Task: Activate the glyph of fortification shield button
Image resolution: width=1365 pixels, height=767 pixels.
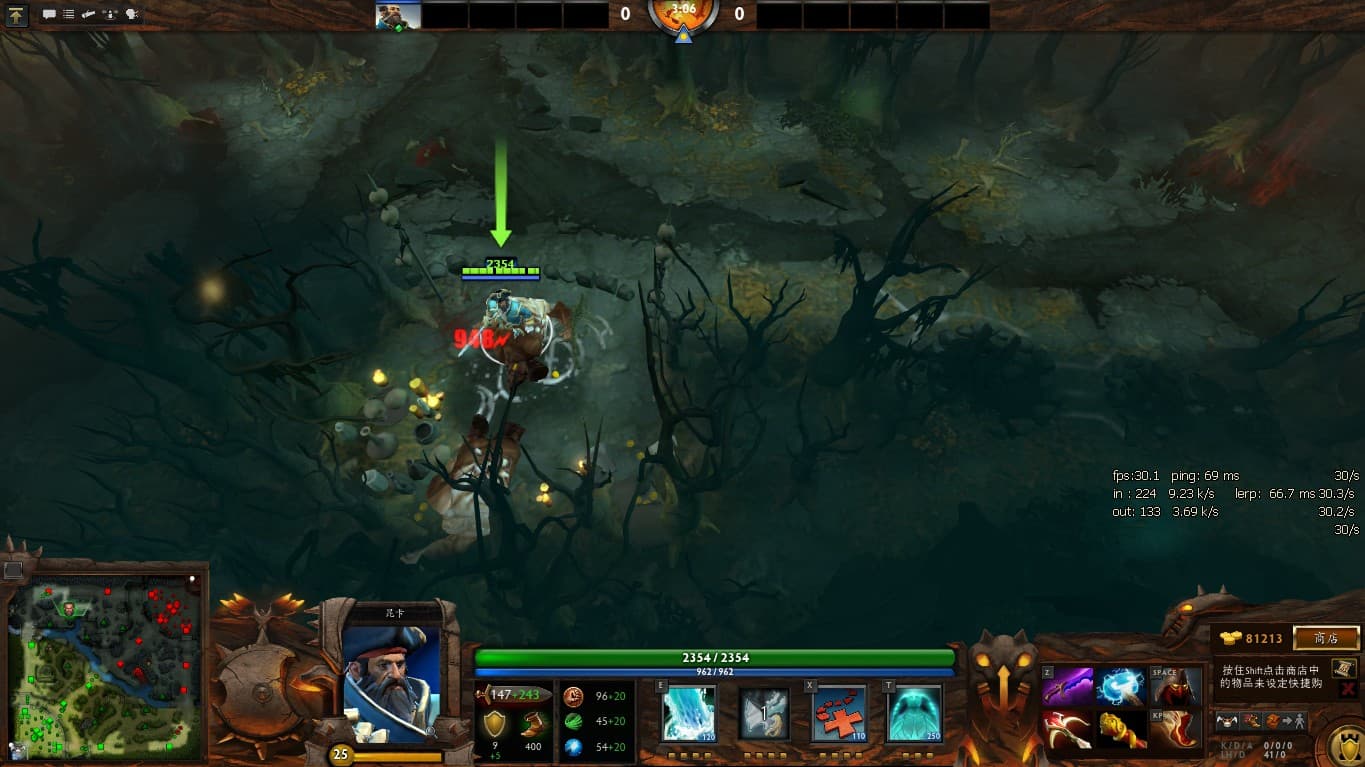Action: click(x=1346, y=744)
